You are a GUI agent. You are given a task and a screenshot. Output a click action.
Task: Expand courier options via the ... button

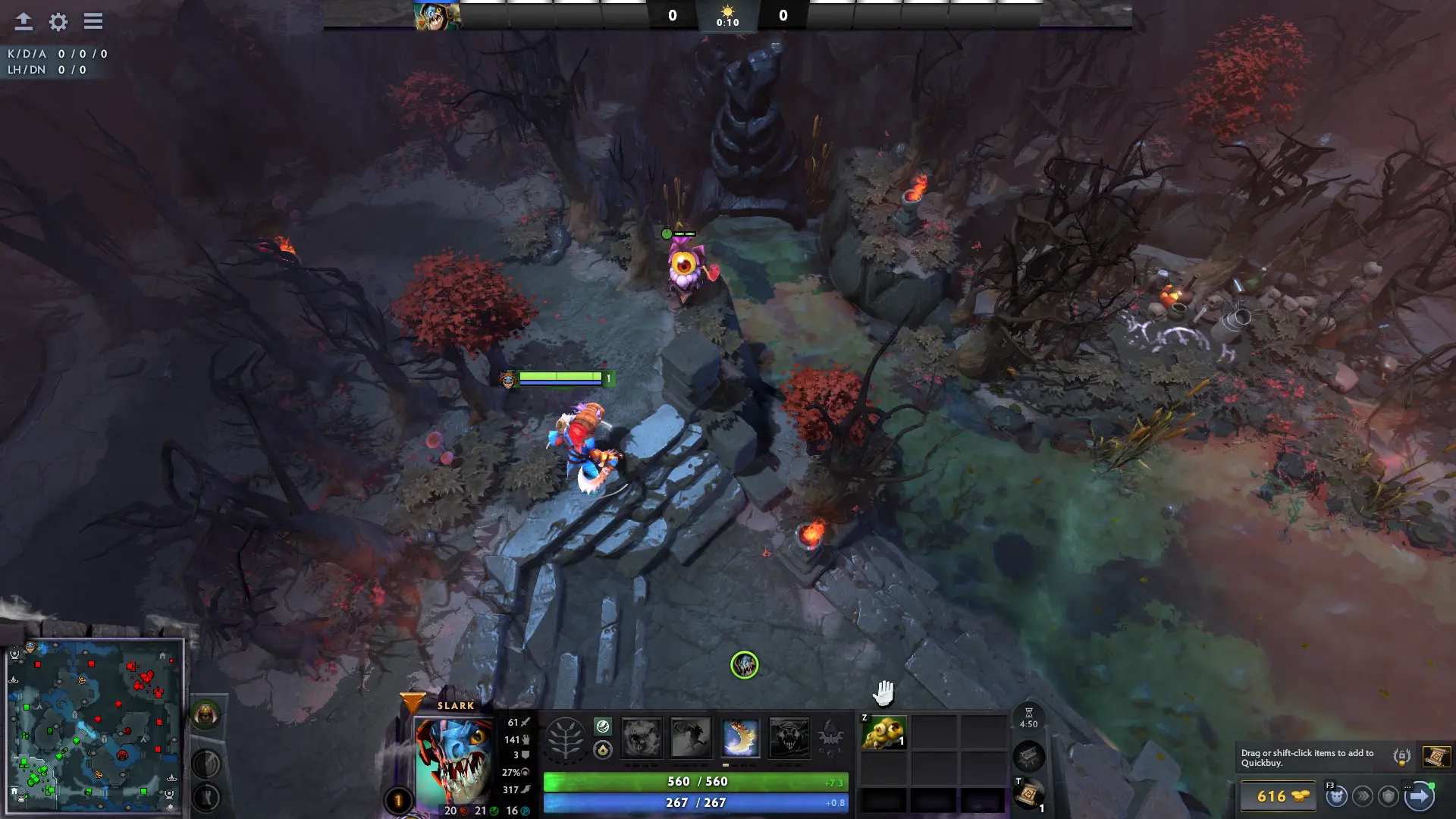coord(1408,786)
